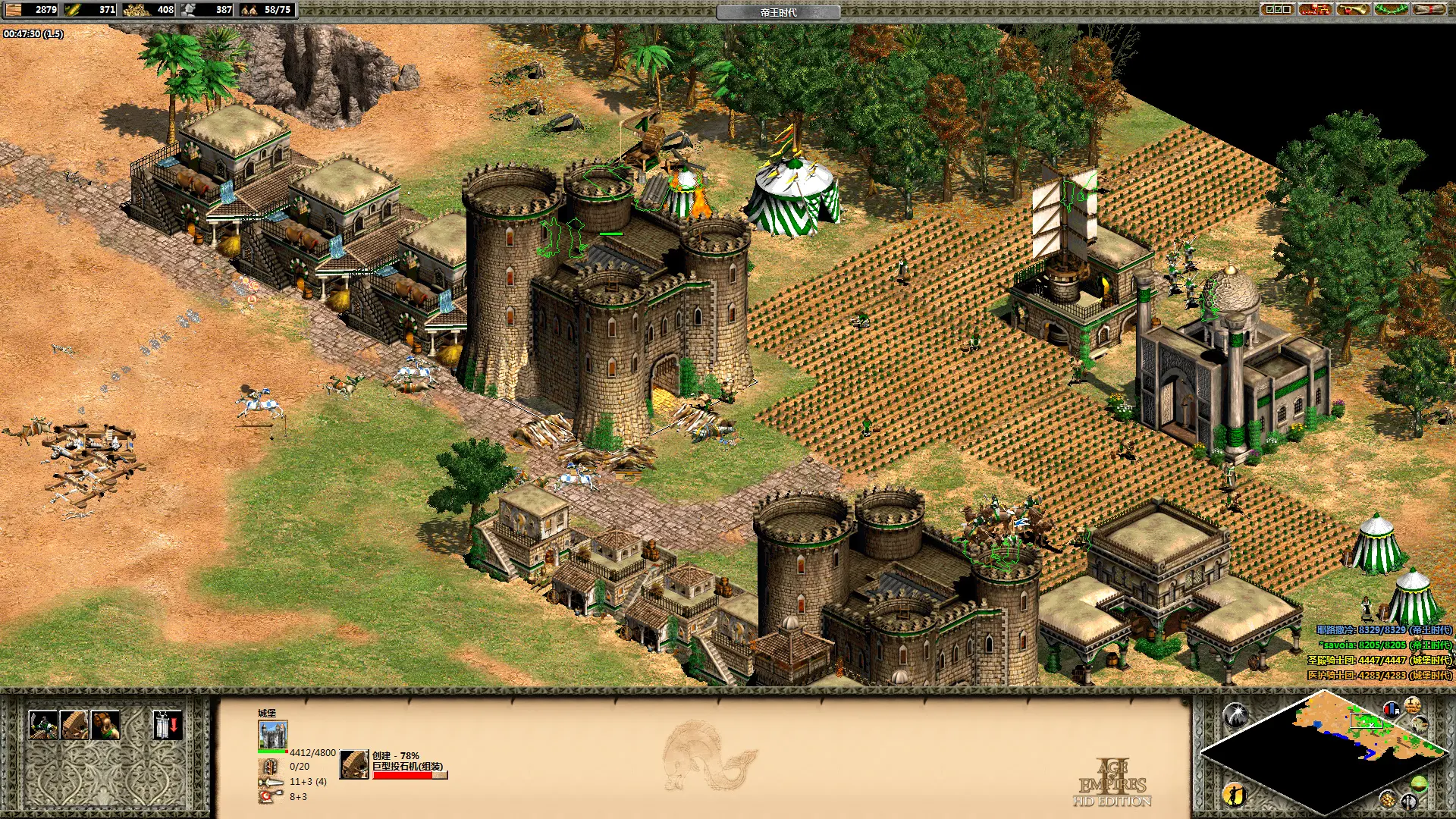Queue a trebuchet from the command panel
The height and width of the screenshot is (819, 1456).
(74, 725)
